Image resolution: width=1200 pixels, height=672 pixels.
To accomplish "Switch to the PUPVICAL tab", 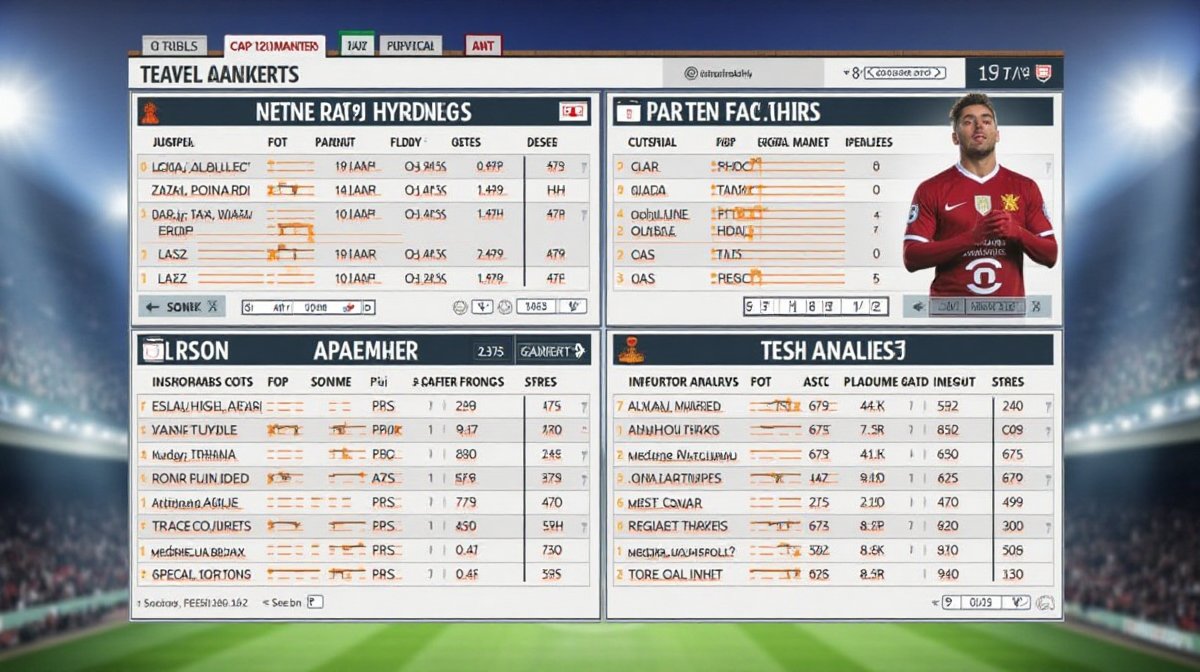I will (x=410, y=46).
